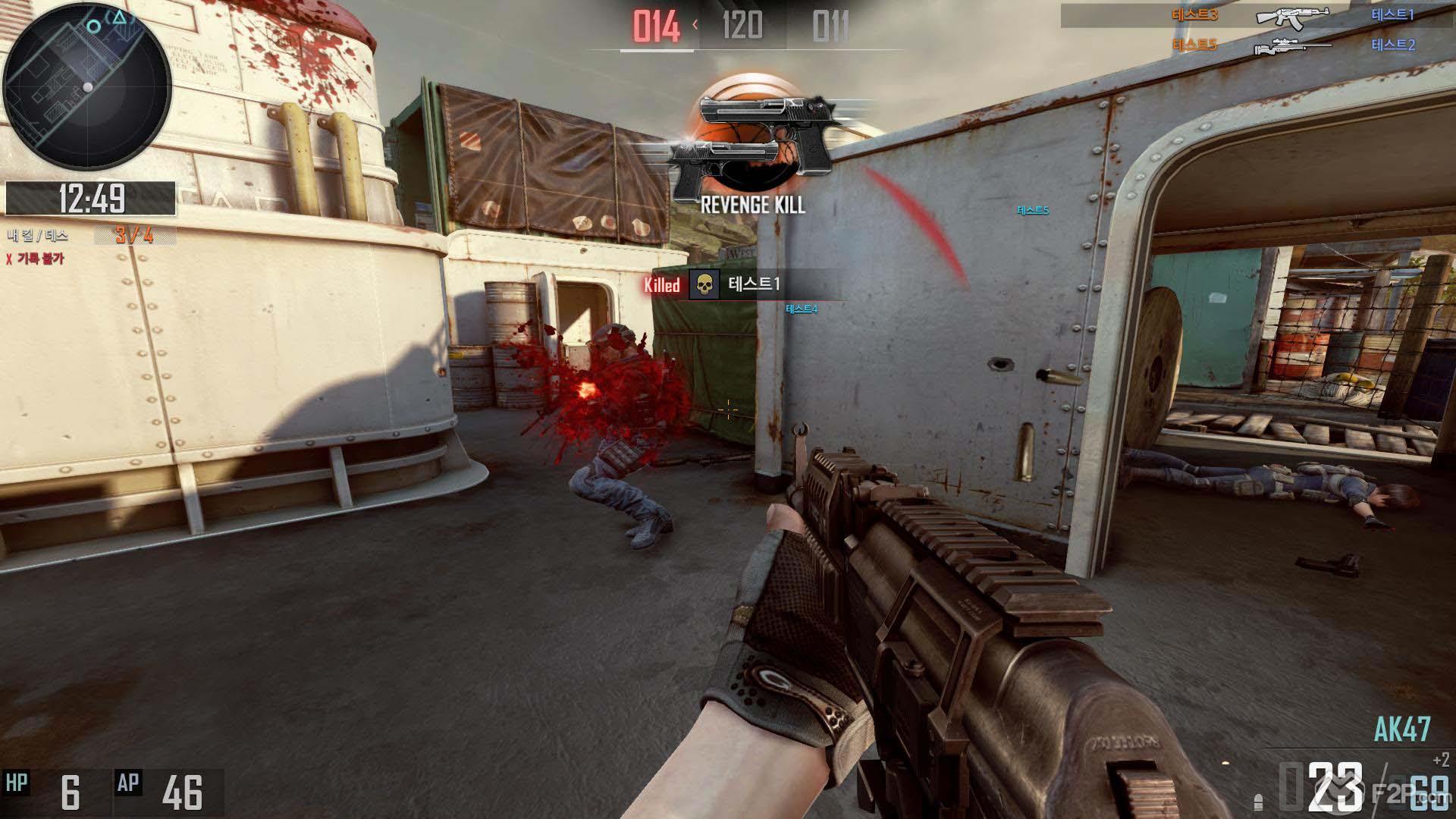Click the skull icon beside Killed
1456x819 pixels.
[x=704, y=285]
